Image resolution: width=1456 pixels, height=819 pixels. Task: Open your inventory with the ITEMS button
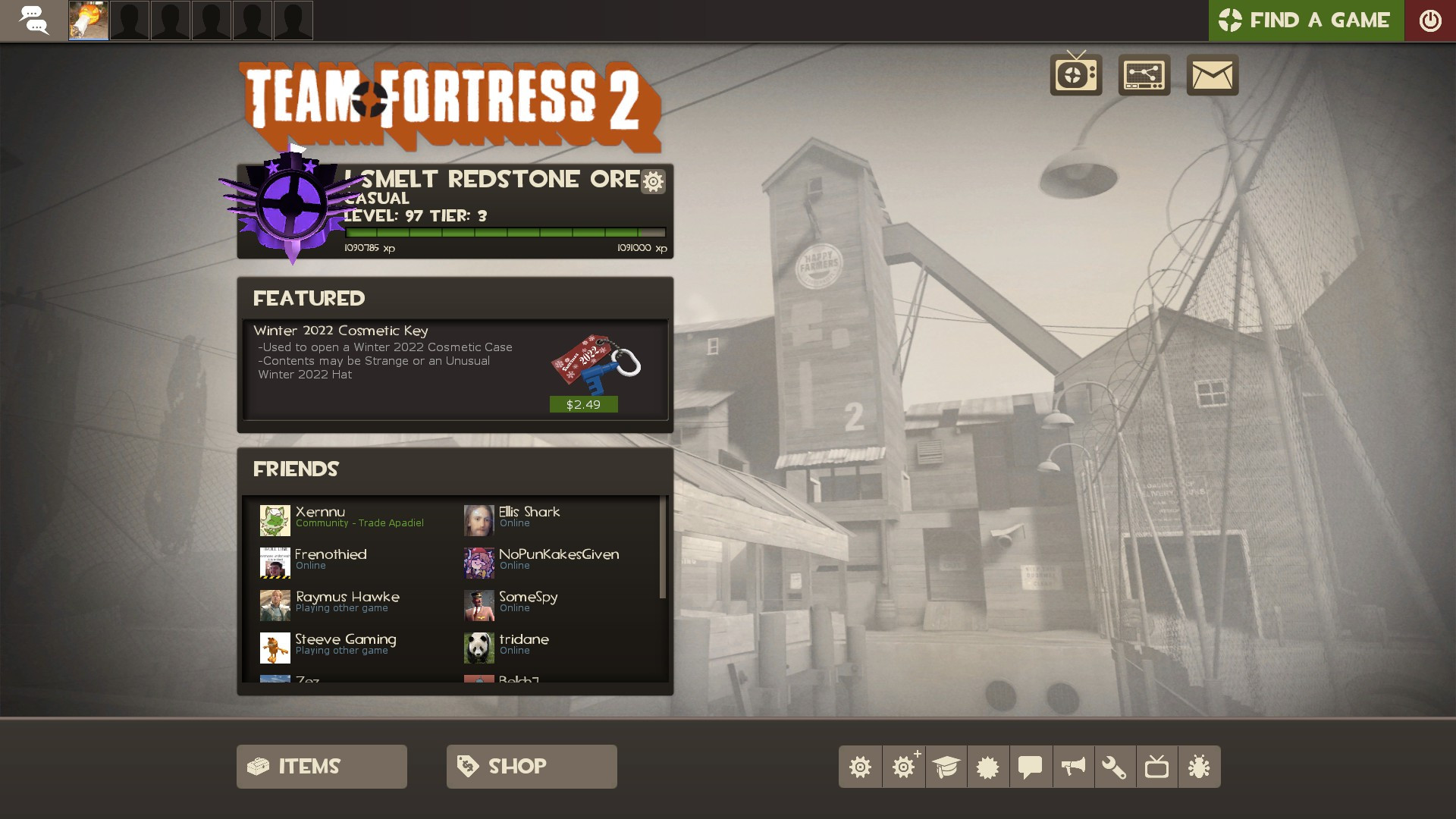tap(321, 766)
